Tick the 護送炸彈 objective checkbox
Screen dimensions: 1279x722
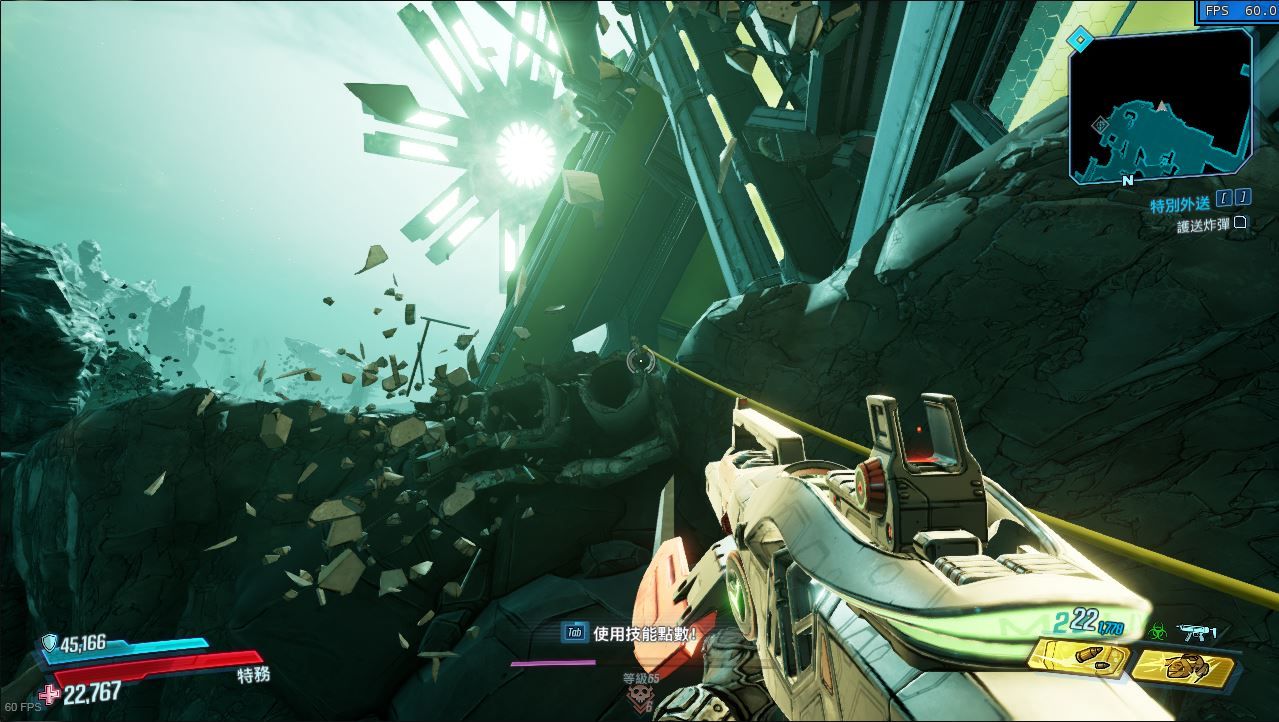pyautogui.click(x=1240, y=224)
